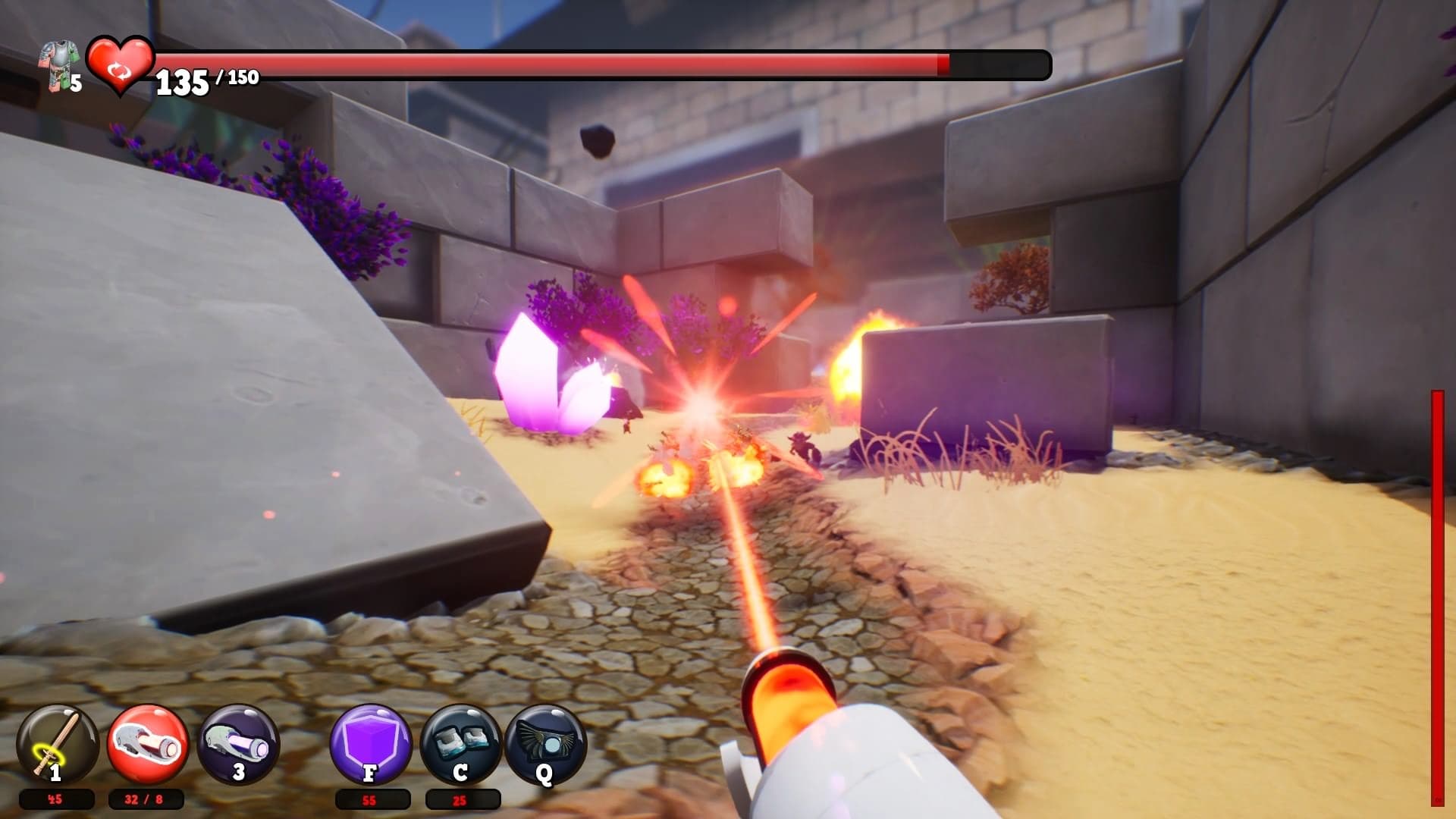Click the 32 / 8 ammo counter
This screenshot has width=1456, height=819.
[x=144, y=799]
